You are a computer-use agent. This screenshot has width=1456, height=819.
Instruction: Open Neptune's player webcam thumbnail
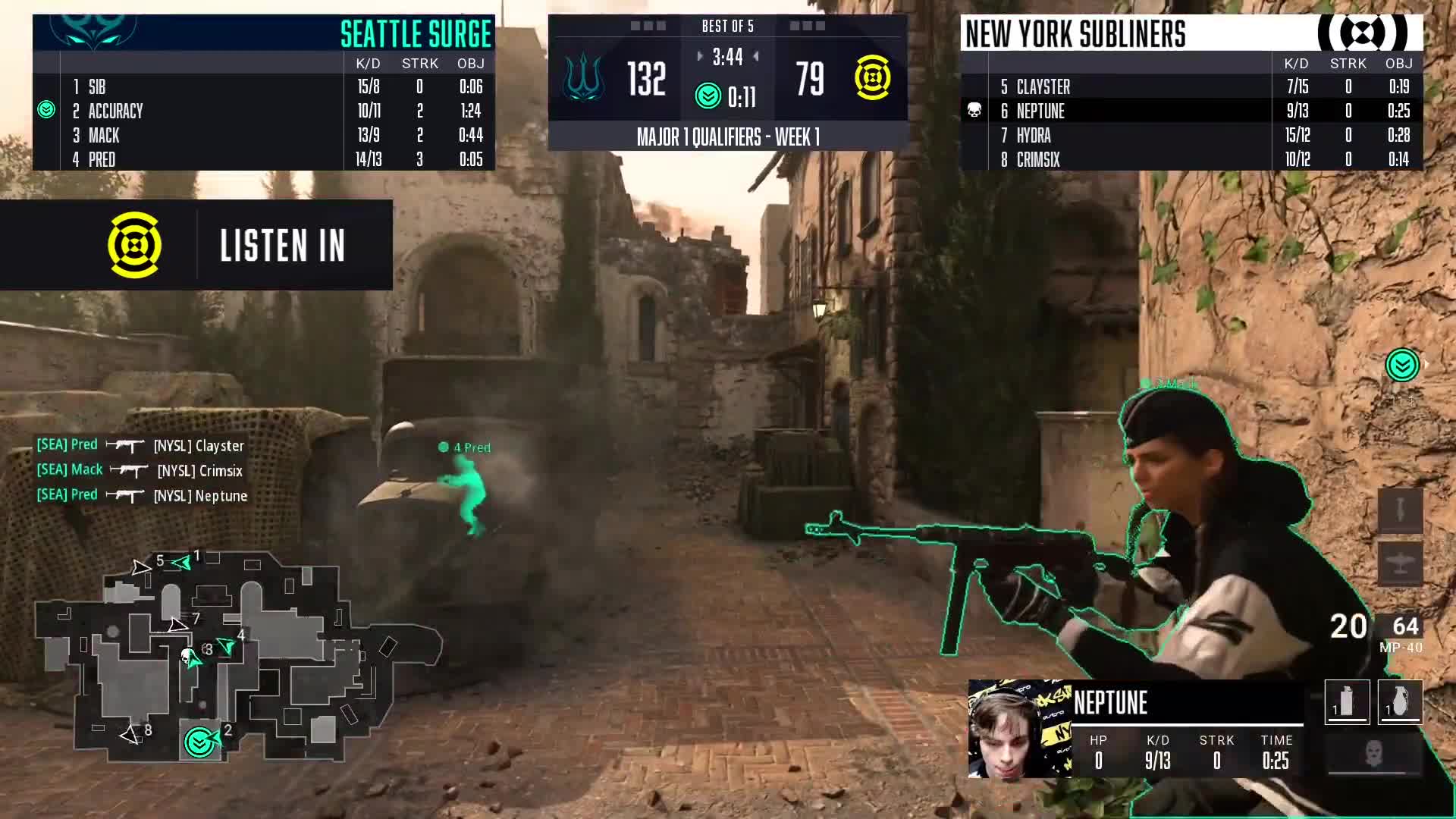pos(1019,730)
